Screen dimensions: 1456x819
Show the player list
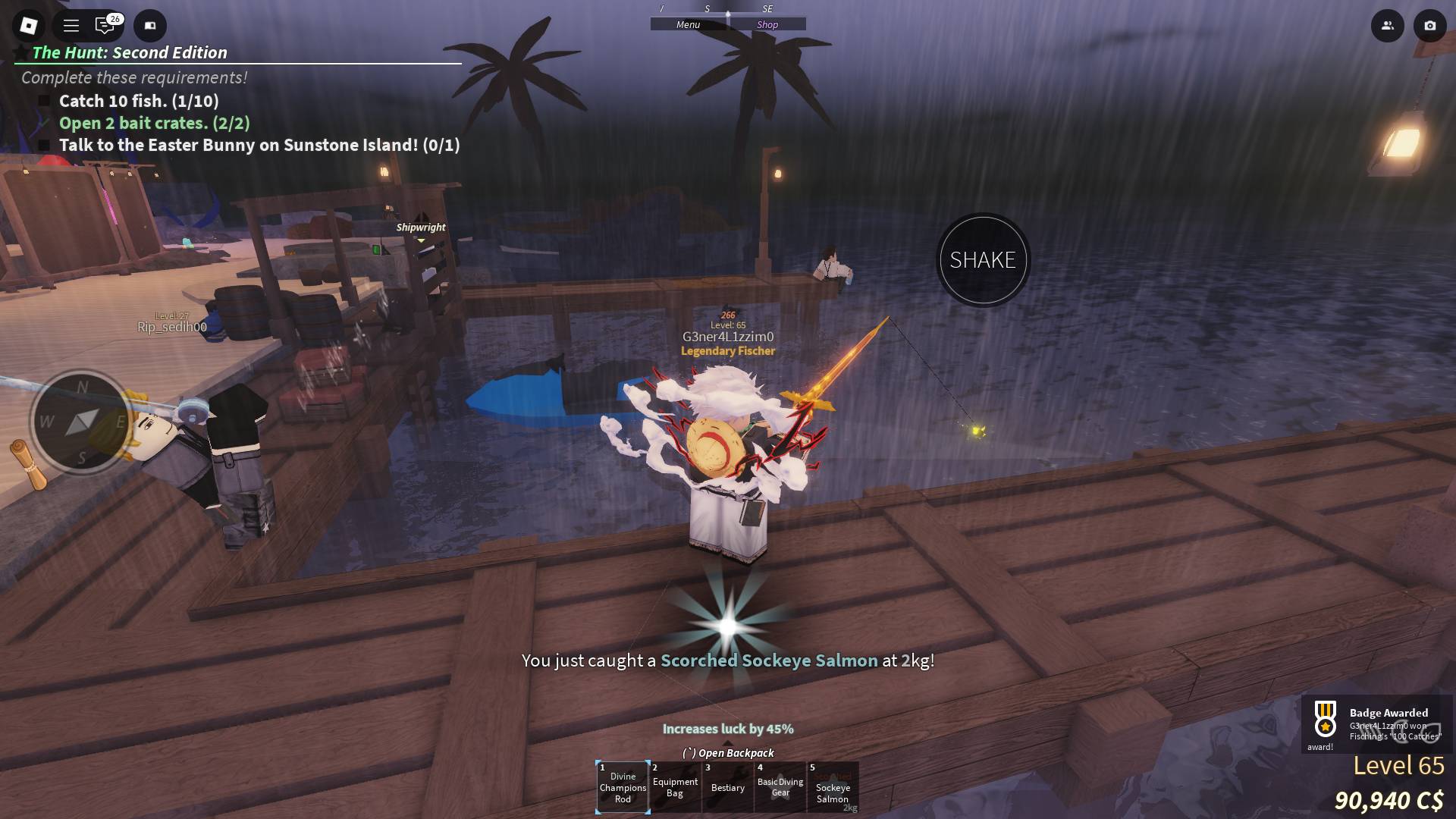(x=1387, y=26)
